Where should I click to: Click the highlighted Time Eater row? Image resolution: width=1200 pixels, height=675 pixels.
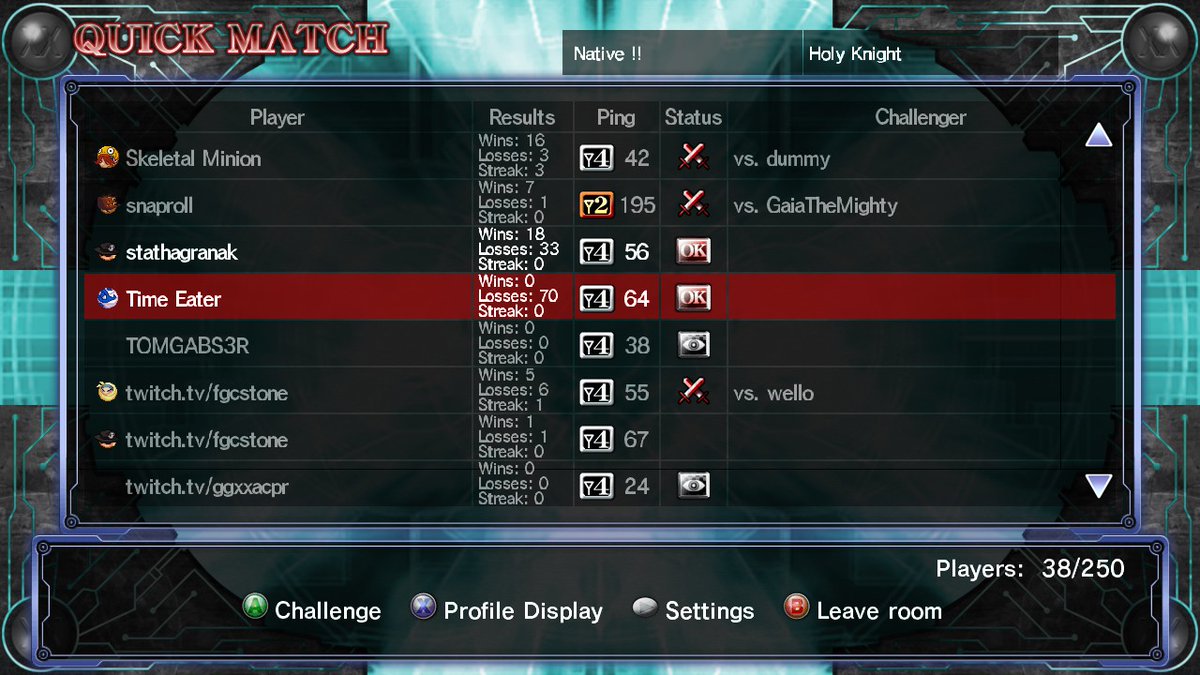pos(173,299)
